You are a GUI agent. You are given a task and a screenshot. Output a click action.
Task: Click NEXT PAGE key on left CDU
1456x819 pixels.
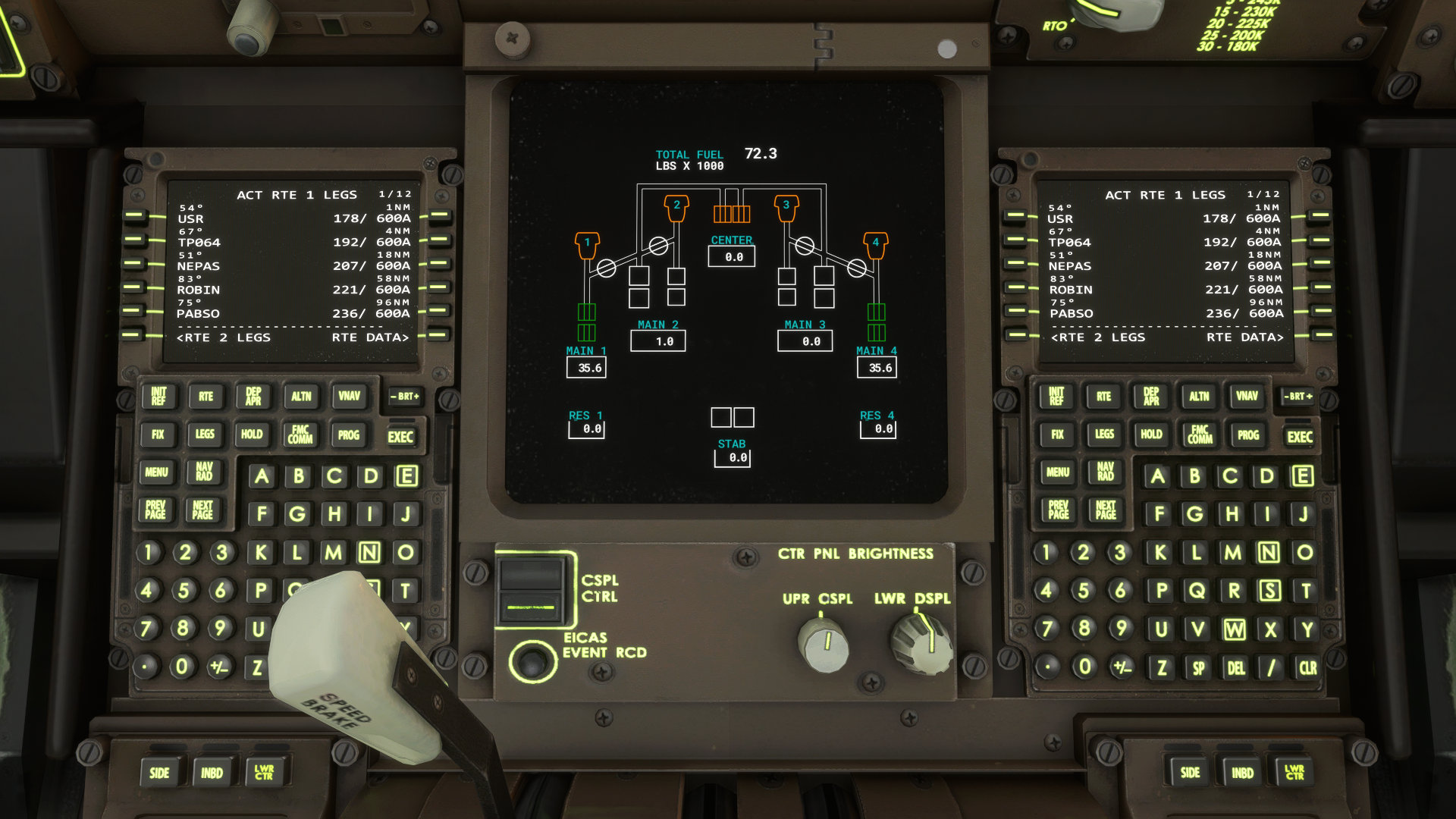pyautogui.click(x=202, y=510)
